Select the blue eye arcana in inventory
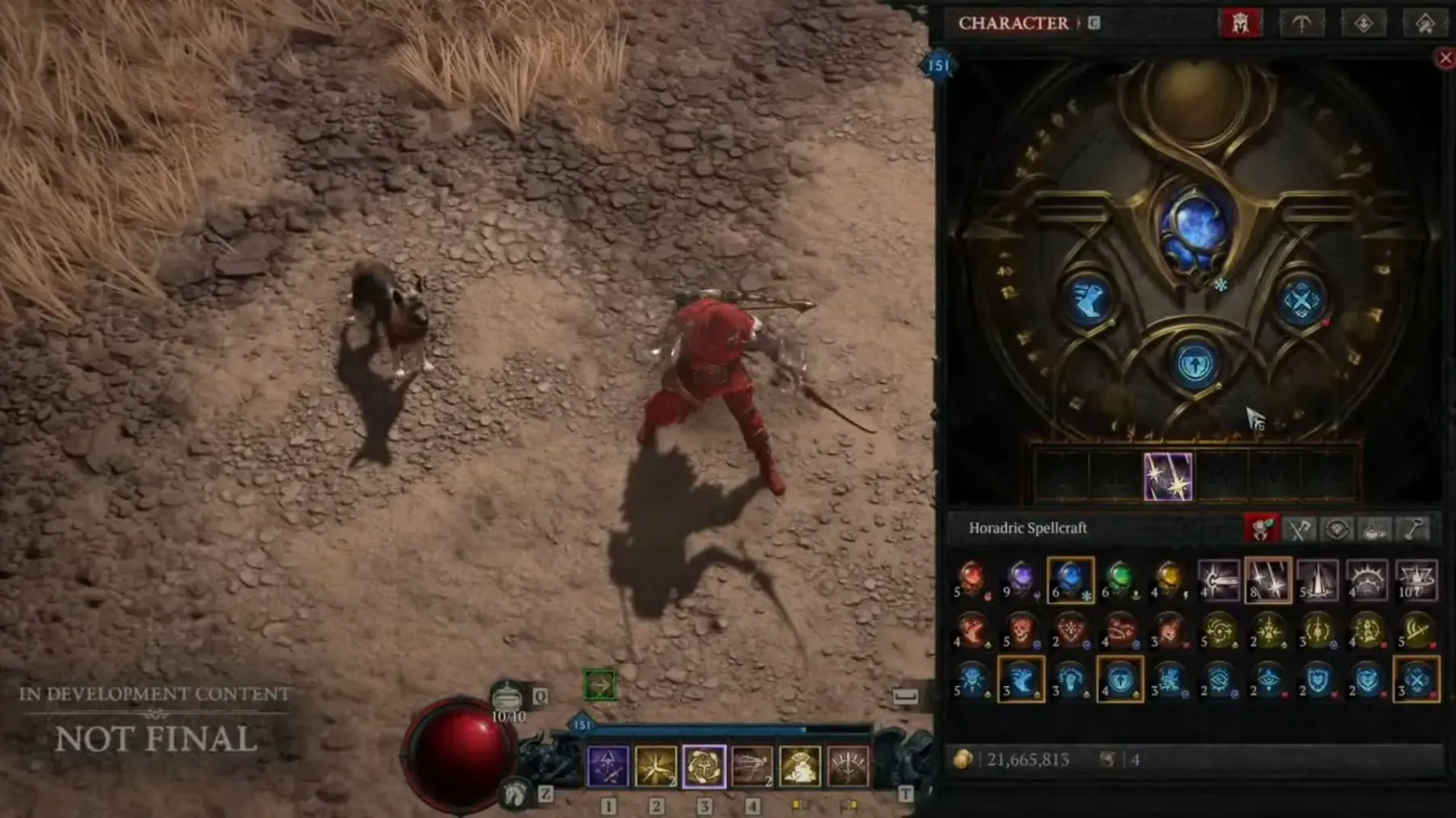Viewport: 1456px width, 818px height. [1268, 680]
